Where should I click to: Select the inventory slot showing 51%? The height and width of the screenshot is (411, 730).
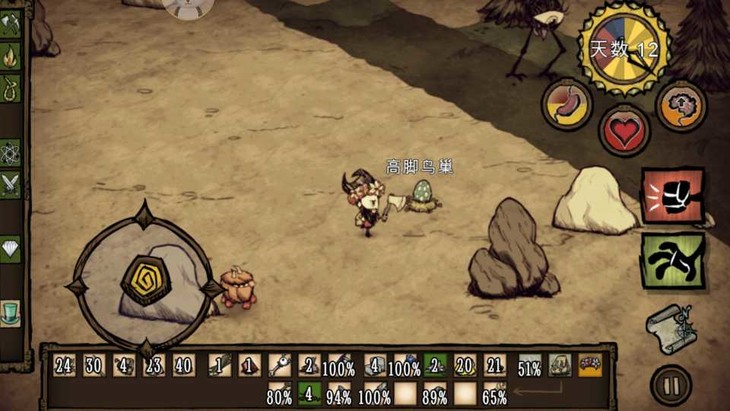[530, 366]
